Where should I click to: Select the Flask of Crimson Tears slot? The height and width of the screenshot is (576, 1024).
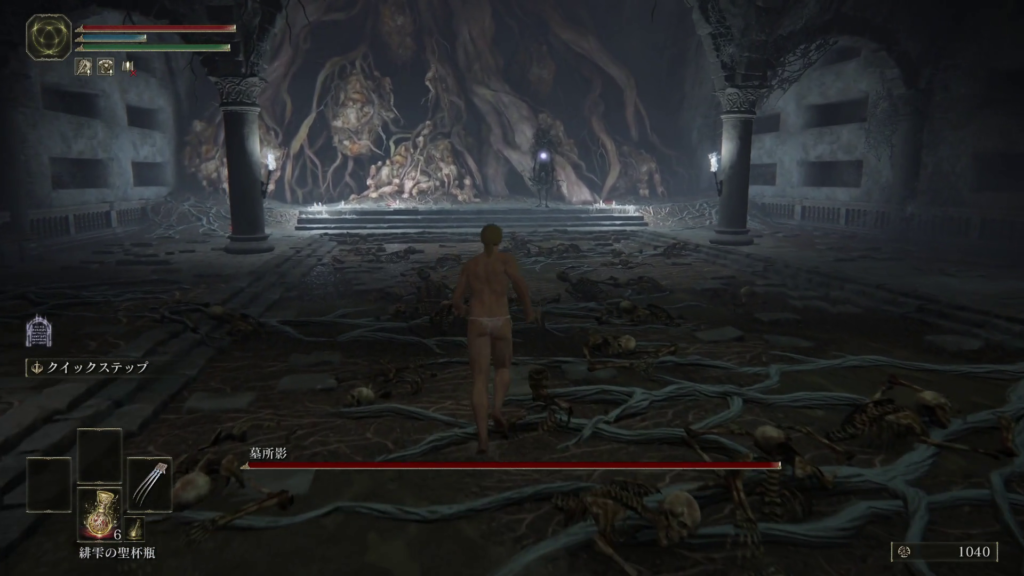(99, 514)
